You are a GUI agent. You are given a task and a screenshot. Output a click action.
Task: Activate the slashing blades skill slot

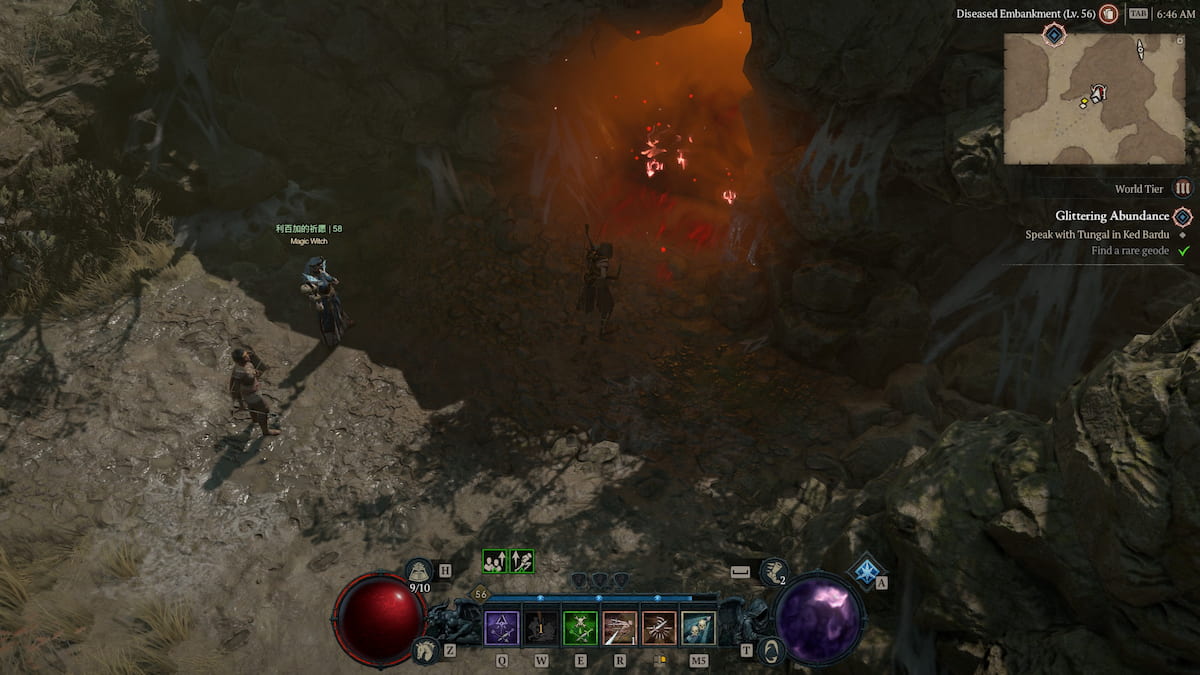[658, 628]
